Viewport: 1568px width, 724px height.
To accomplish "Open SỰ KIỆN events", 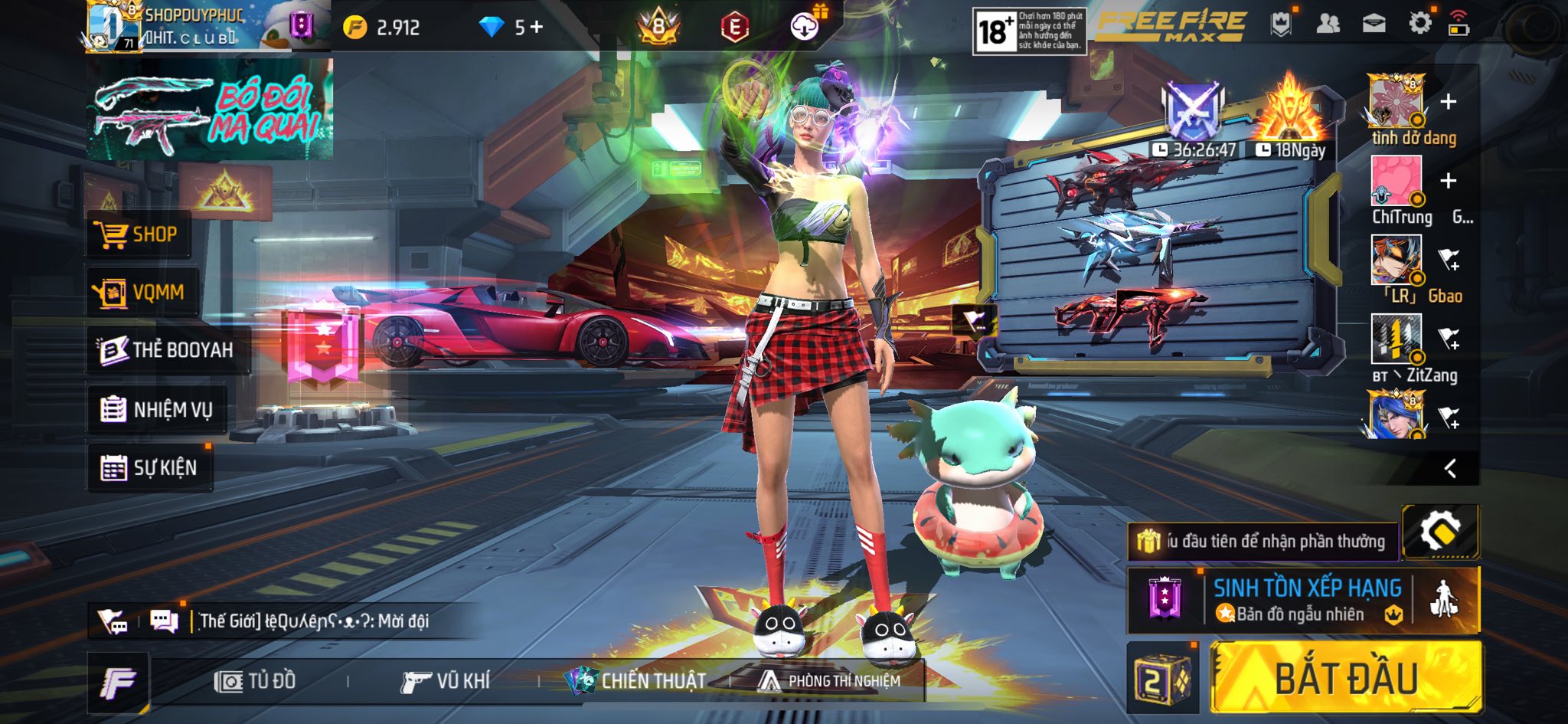I will point(149,467).
